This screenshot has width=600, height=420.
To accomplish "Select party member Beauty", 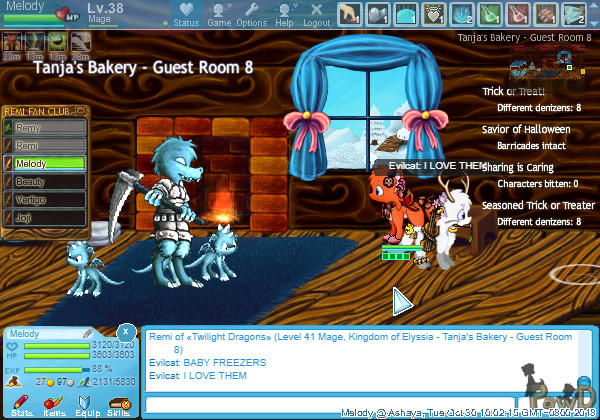I will click(47, 182).
